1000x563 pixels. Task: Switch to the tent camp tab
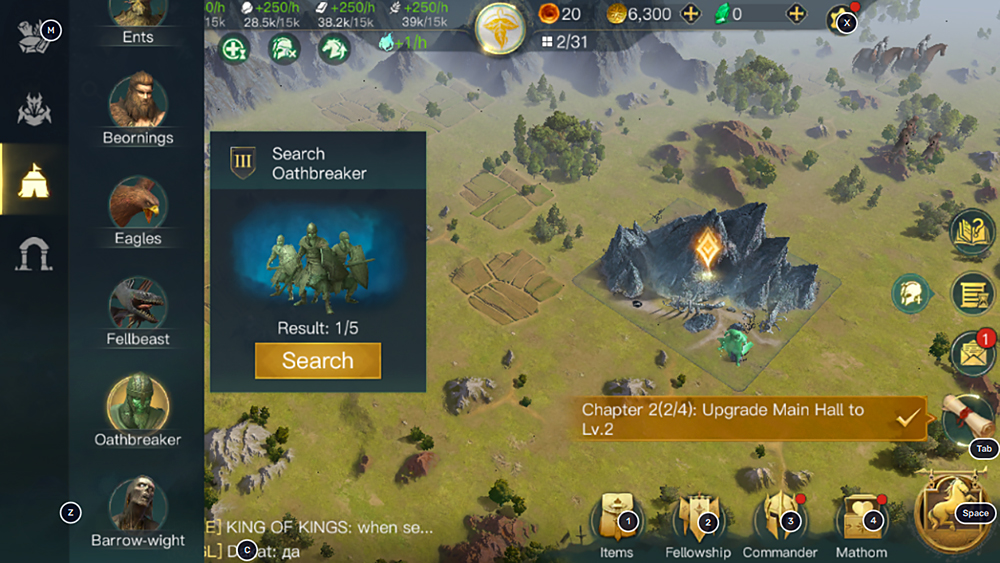34,180
